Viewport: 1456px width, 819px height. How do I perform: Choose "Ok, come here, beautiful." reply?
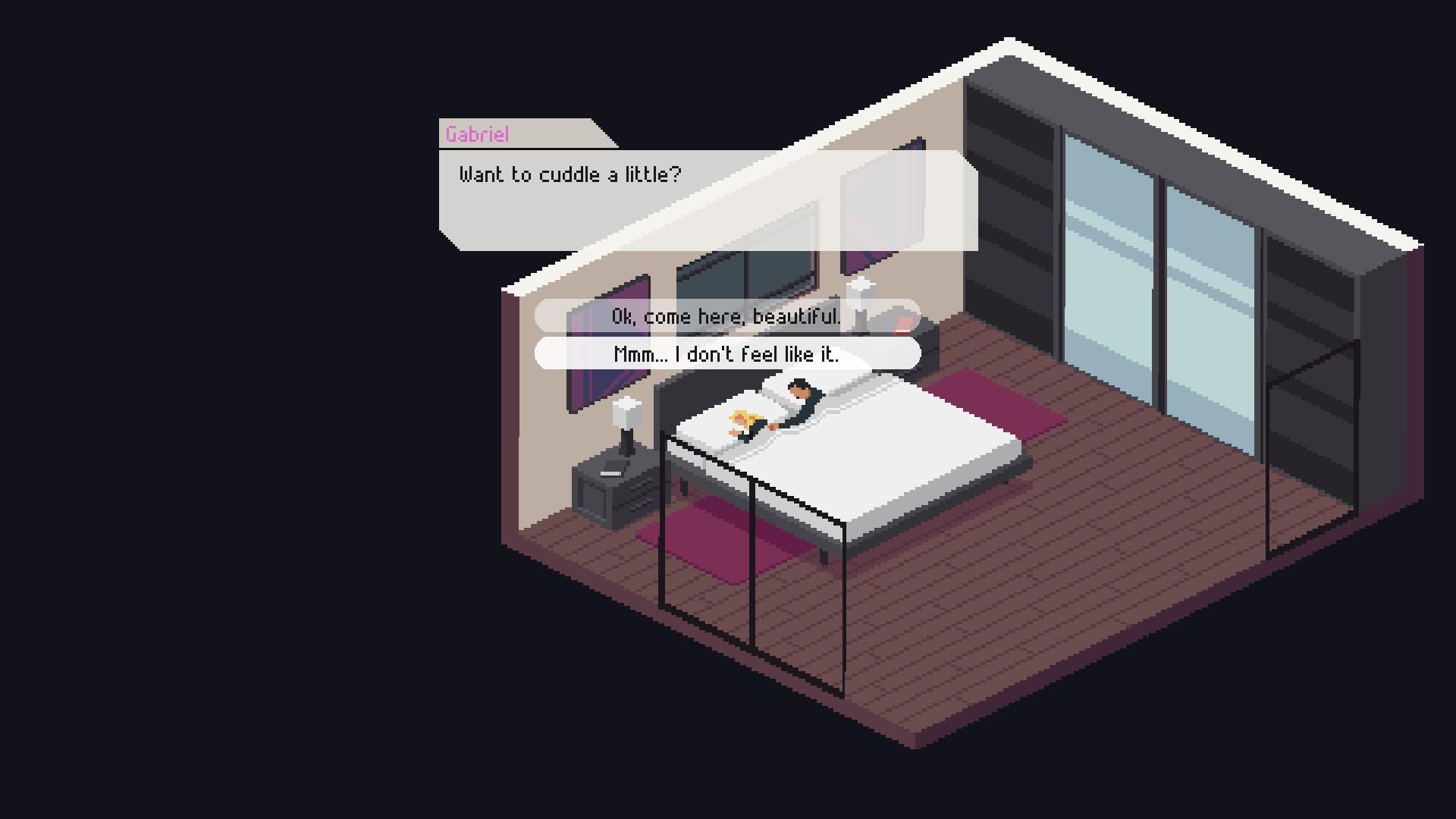pos(726,316)
